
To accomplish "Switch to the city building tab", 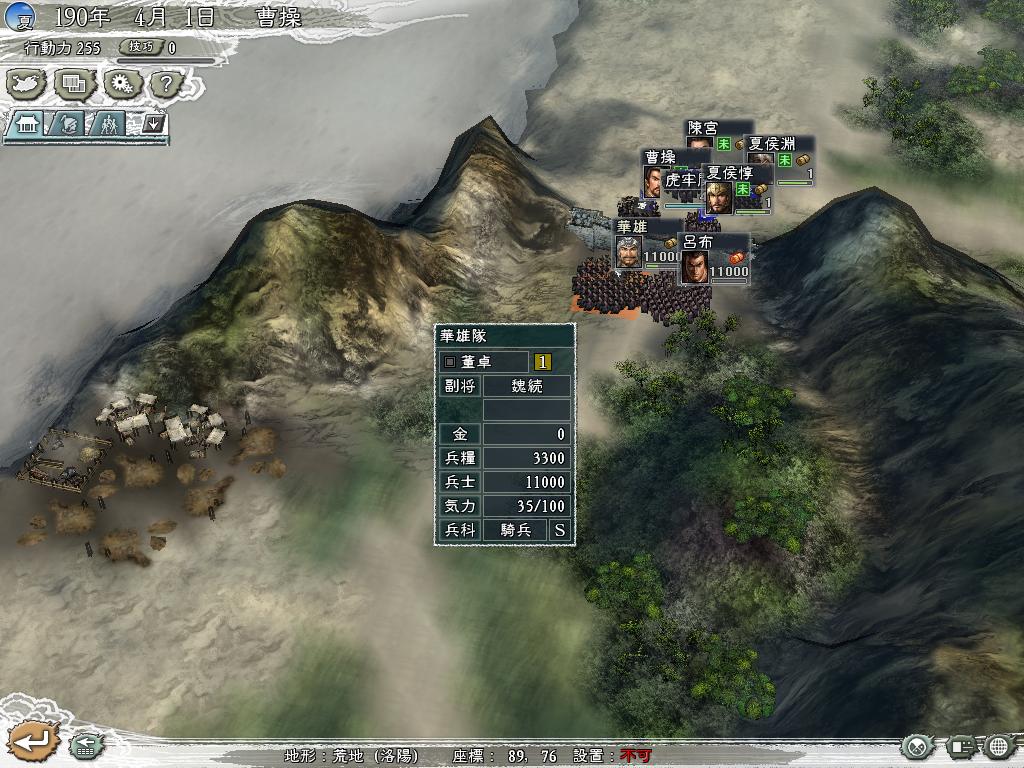I will pos(26,124).
